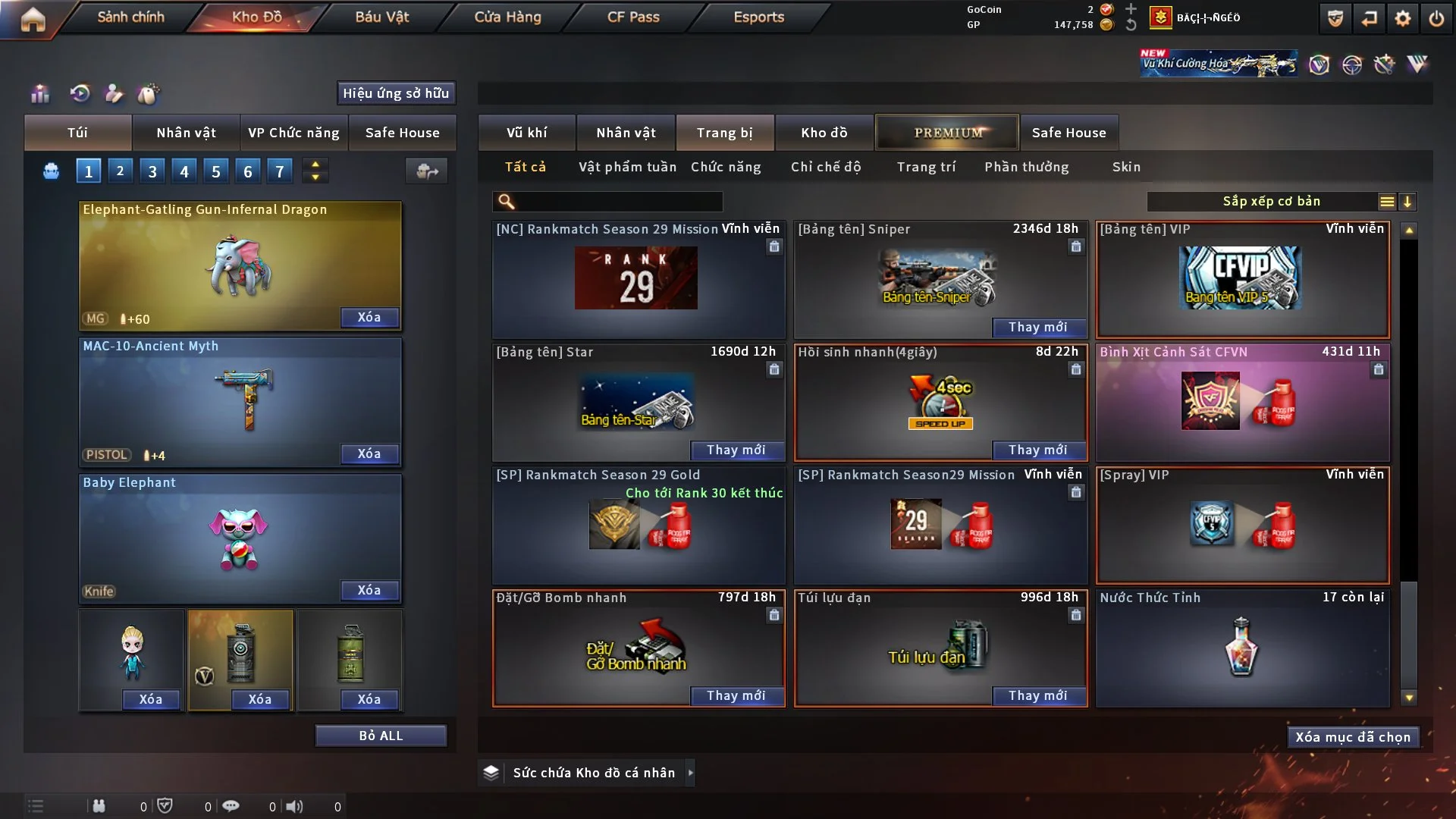
Task: Go to the Sảnh chính lobby tab
Action: click(x=130, y=17)
